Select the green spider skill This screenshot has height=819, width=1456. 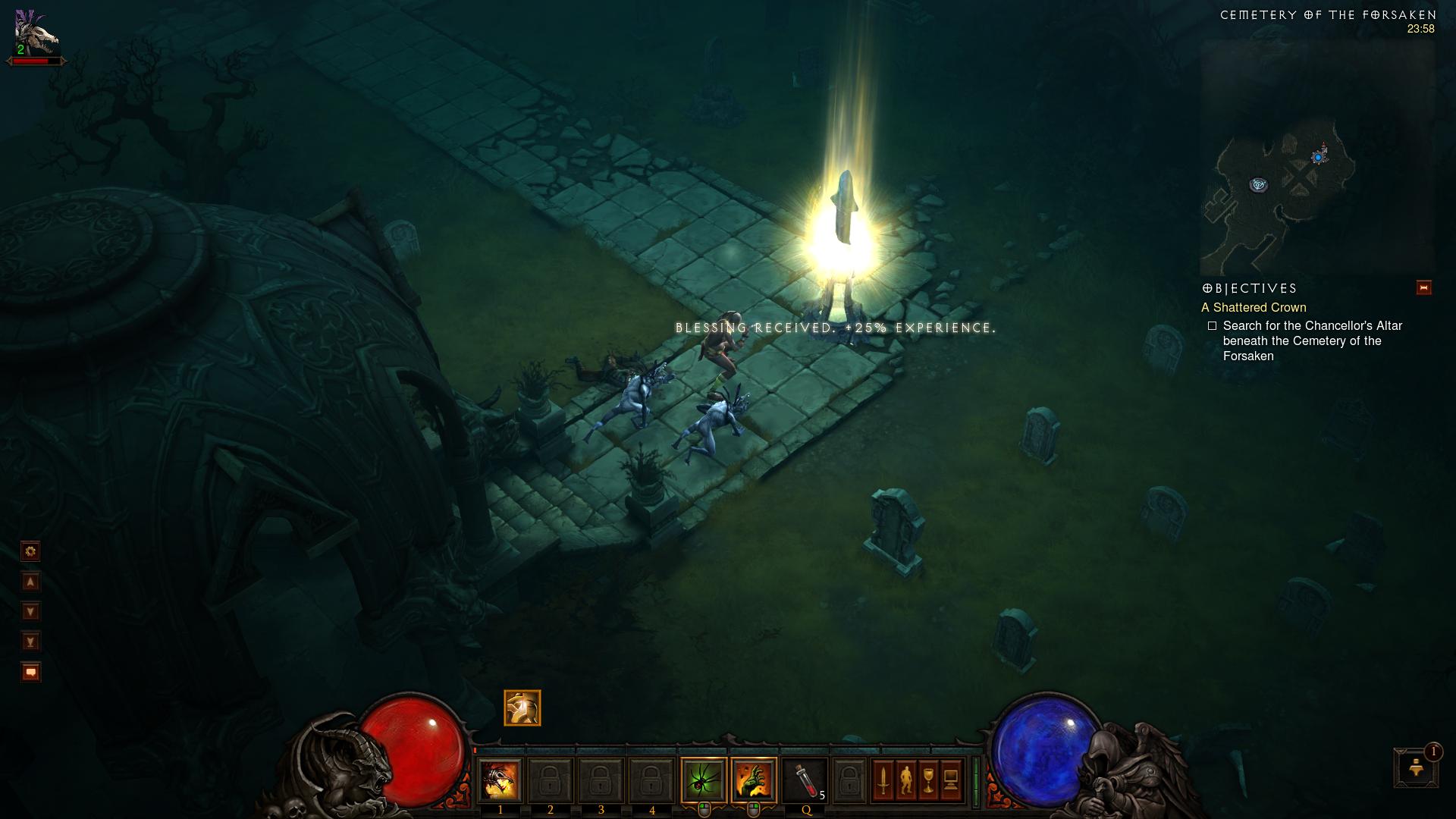(x=703, y=780)
